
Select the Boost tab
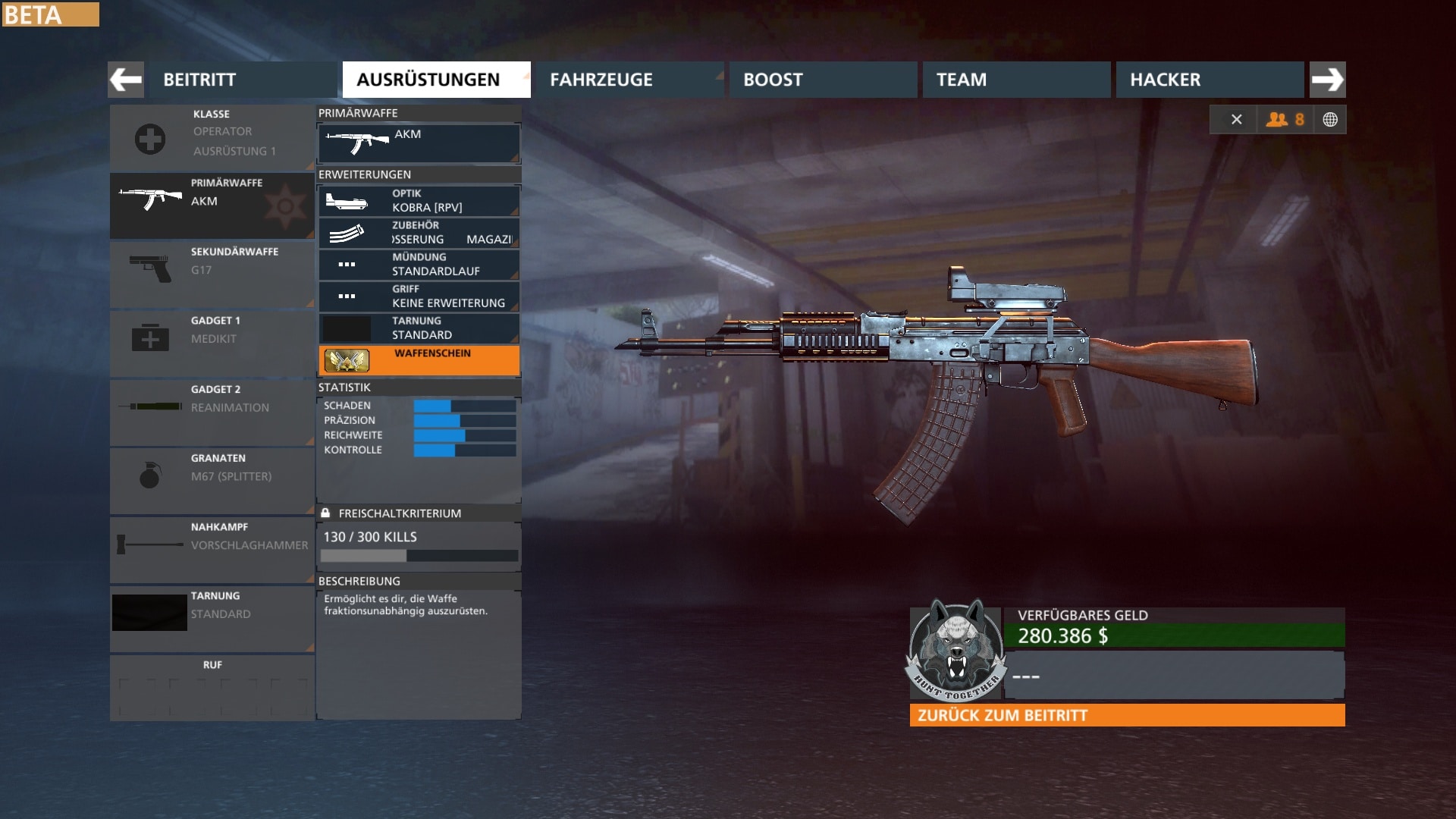(x=822, y=80)
